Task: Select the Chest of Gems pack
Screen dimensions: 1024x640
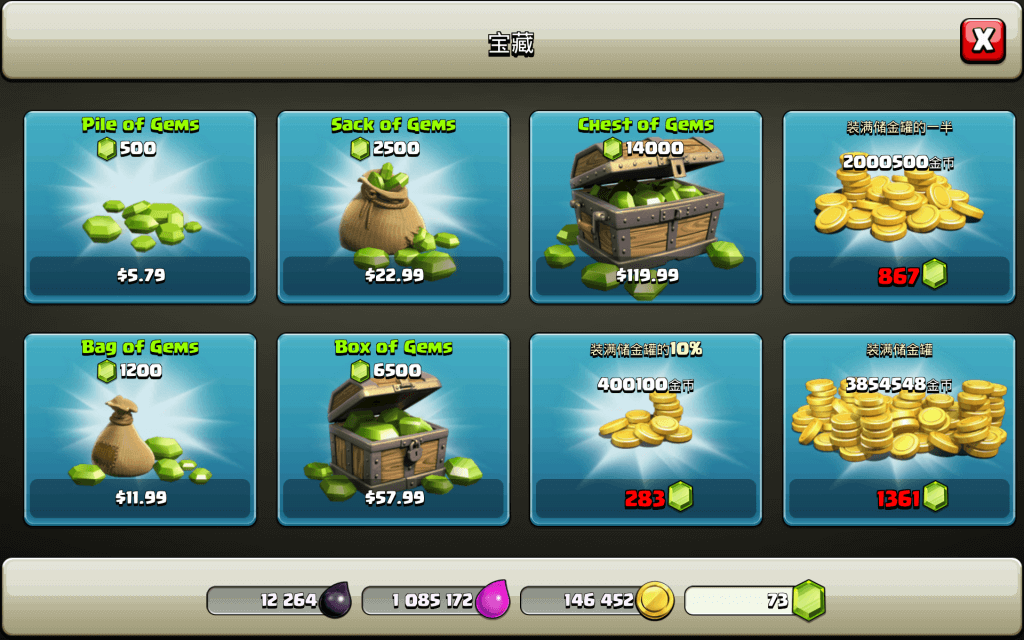Action: (x=646, y=207)
